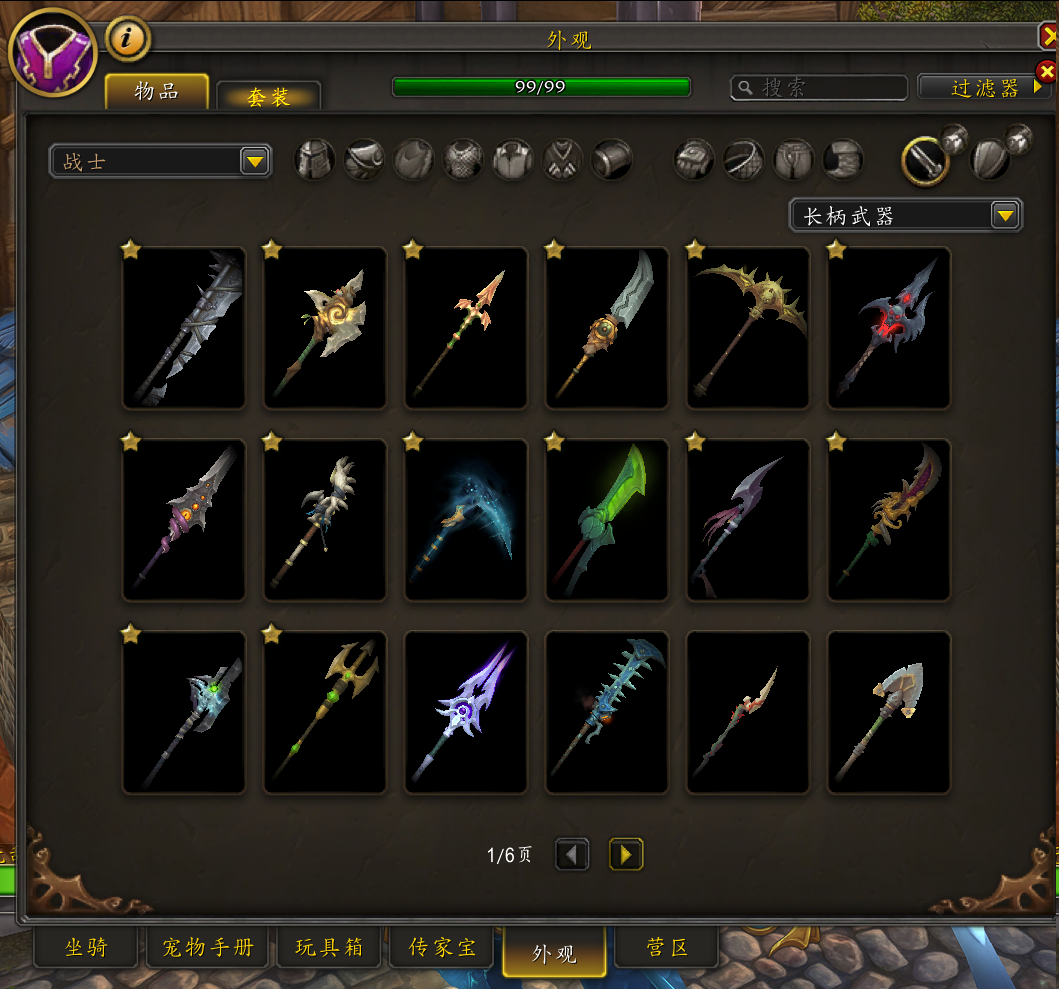The image size is (1059, 989).
Task: Open the 坐骑 mounts tab
Action: tap(86, 947)
